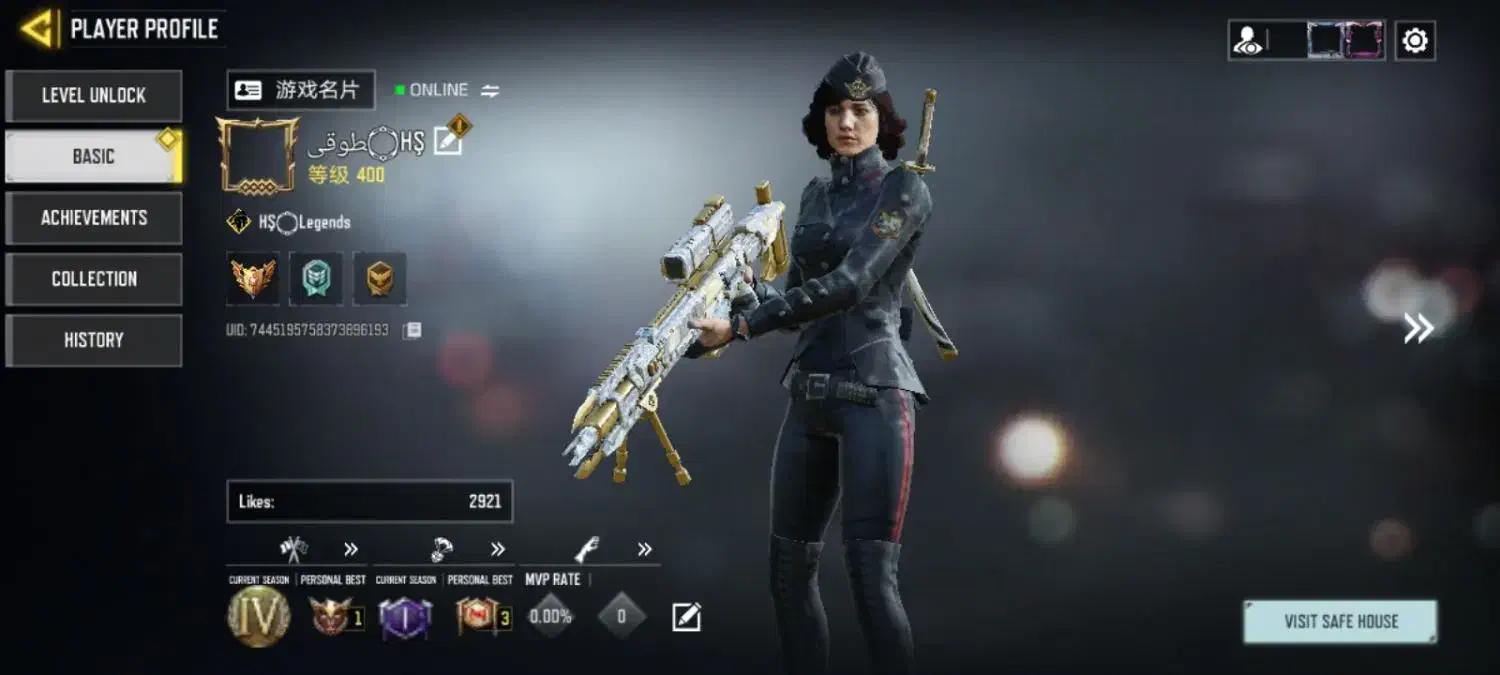Image resolution: width=1500 pixels, height=675 pixels.
Task: Select the Basic profile tab
Action: (x=93, y=157)
